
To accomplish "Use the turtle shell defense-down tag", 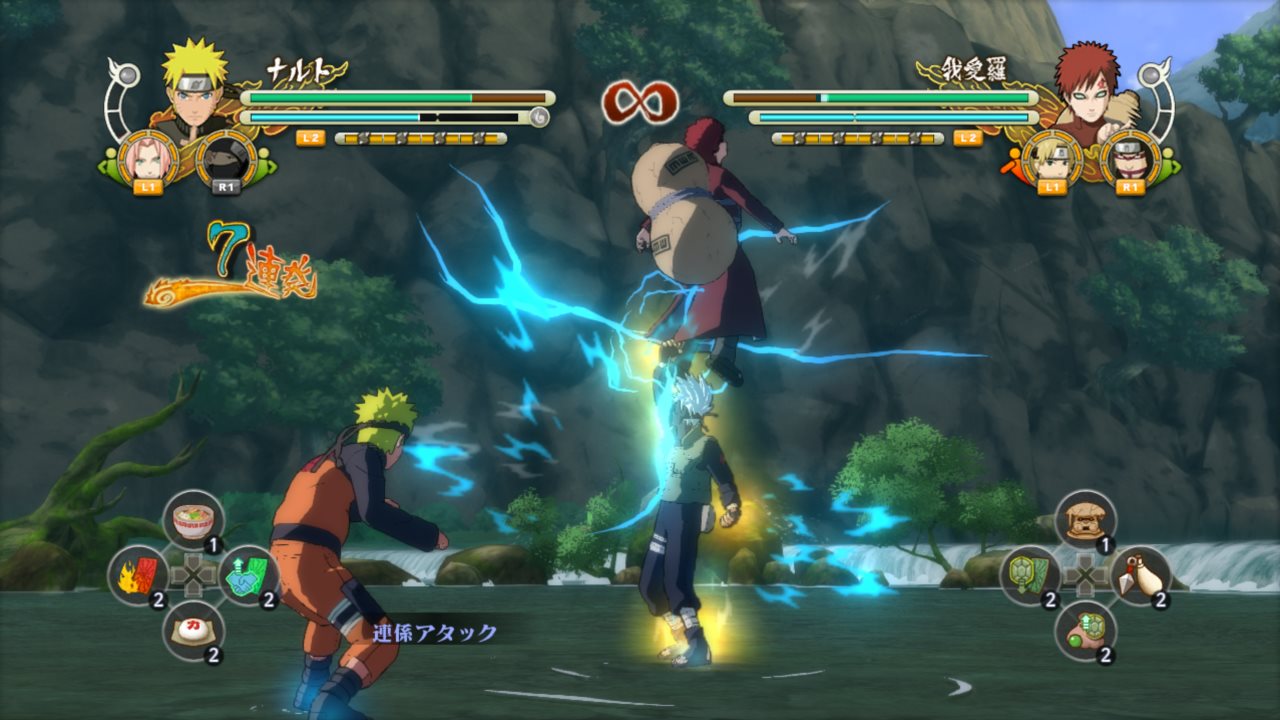I will coord(1030,575).
